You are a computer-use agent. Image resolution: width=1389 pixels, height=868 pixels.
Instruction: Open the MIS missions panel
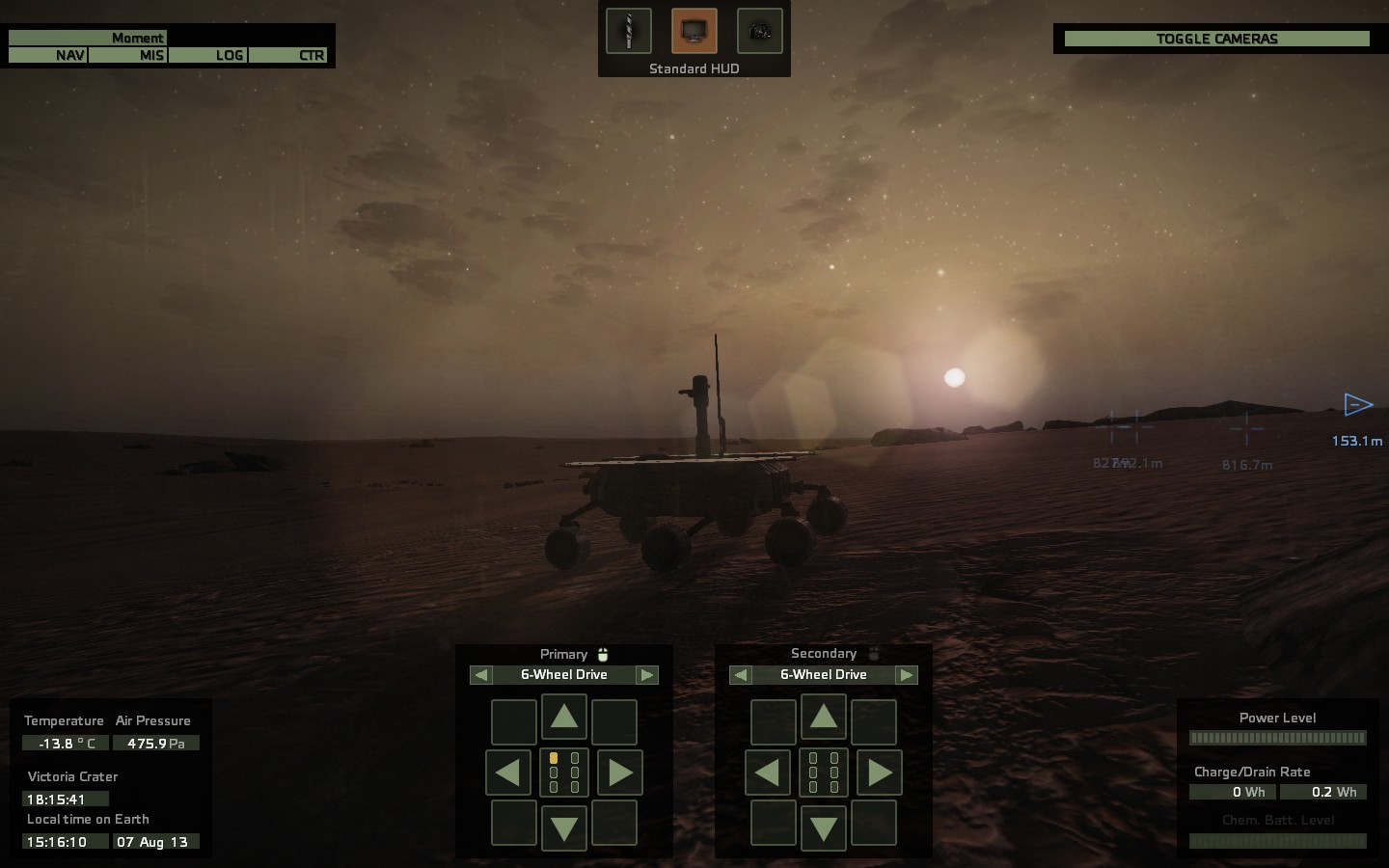click(x=128, y=55)
